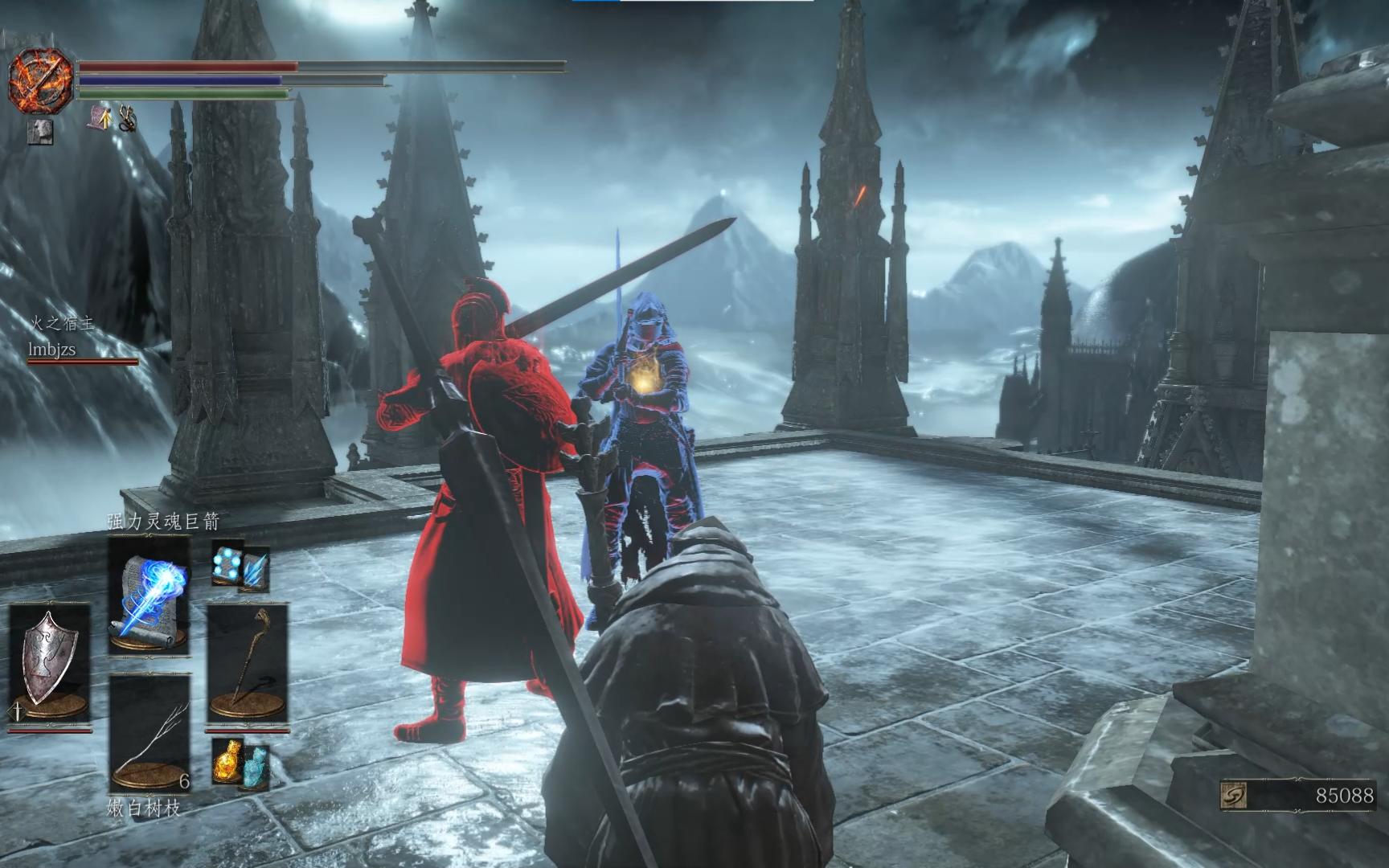Select the 强力灵魂巨箭 spell slot
Image resolution: width=1389 pixels, height=868 pixels.
pyautogui.click(x=150, y=595)
